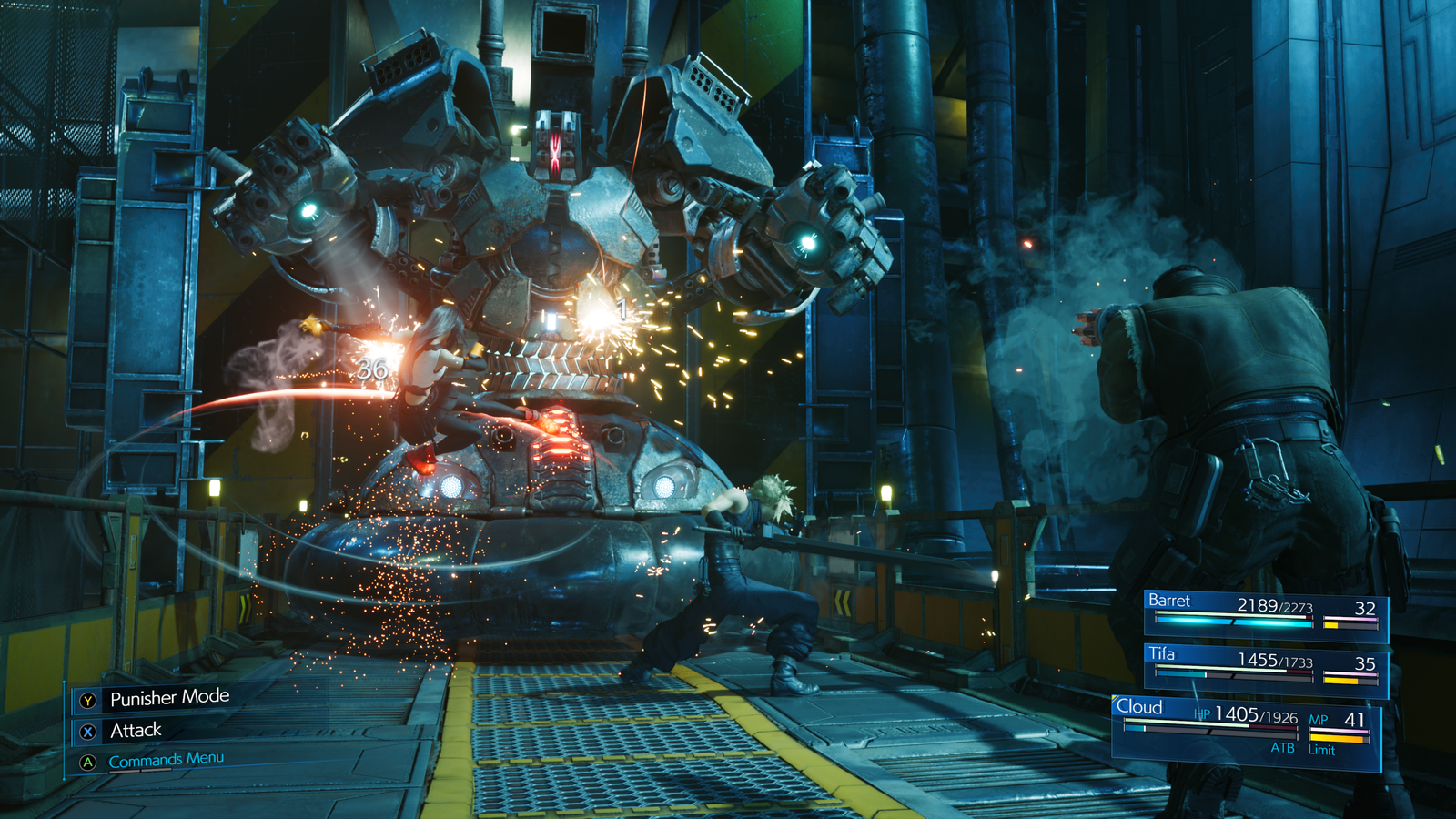This screenshot has height=819, width=1456.
Task: Click the A button prompt icon
Action: [88, 761]
